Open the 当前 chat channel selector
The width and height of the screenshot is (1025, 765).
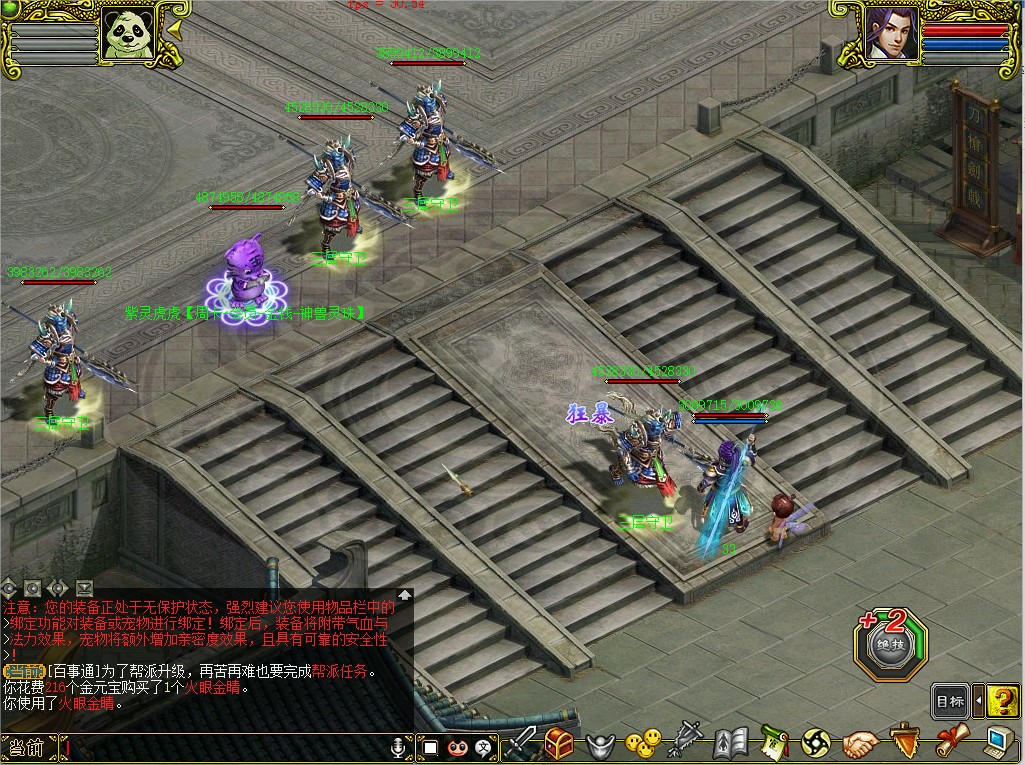[27, 747]
